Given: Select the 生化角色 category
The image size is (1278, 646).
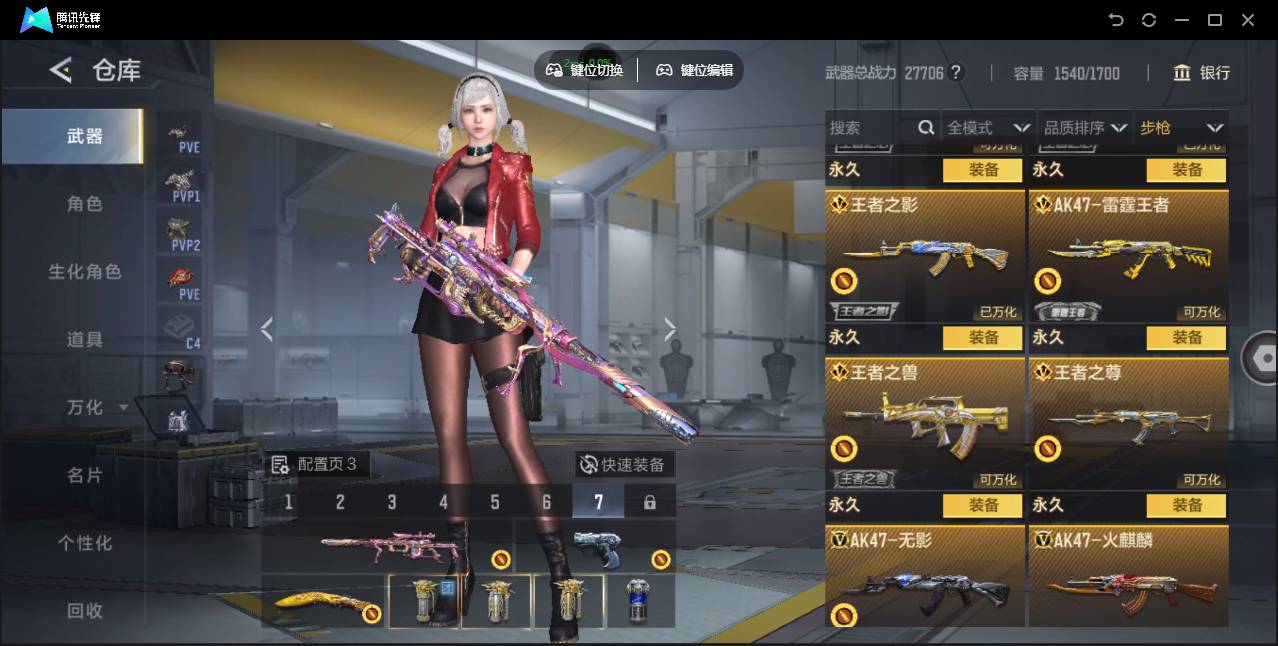Looking at the screenshot, I should tap(84, 272).
